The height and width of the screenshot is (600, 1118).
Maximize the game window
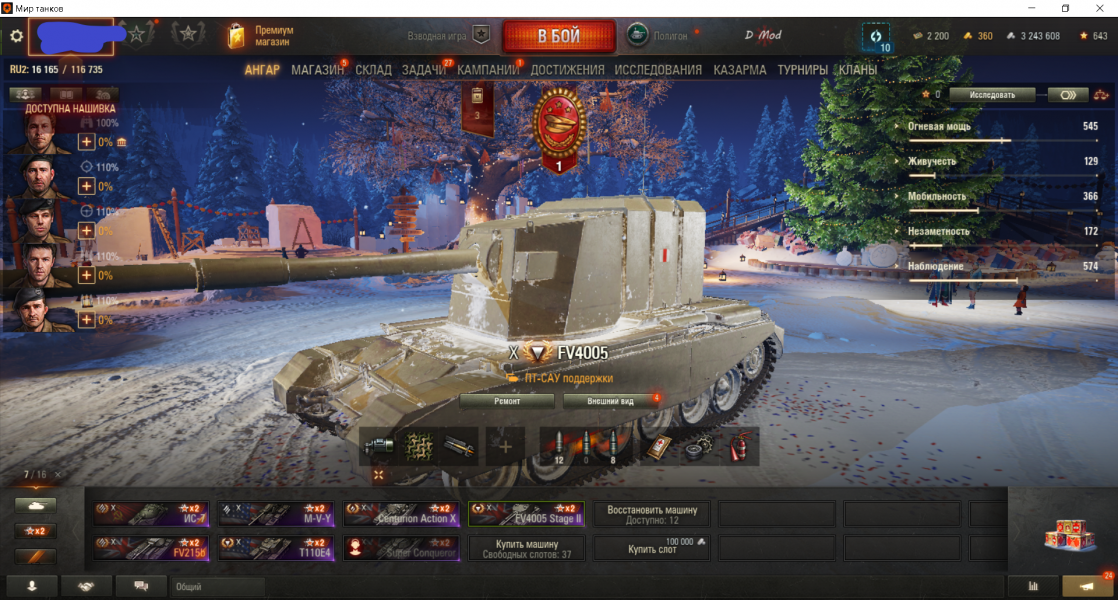1065,8
